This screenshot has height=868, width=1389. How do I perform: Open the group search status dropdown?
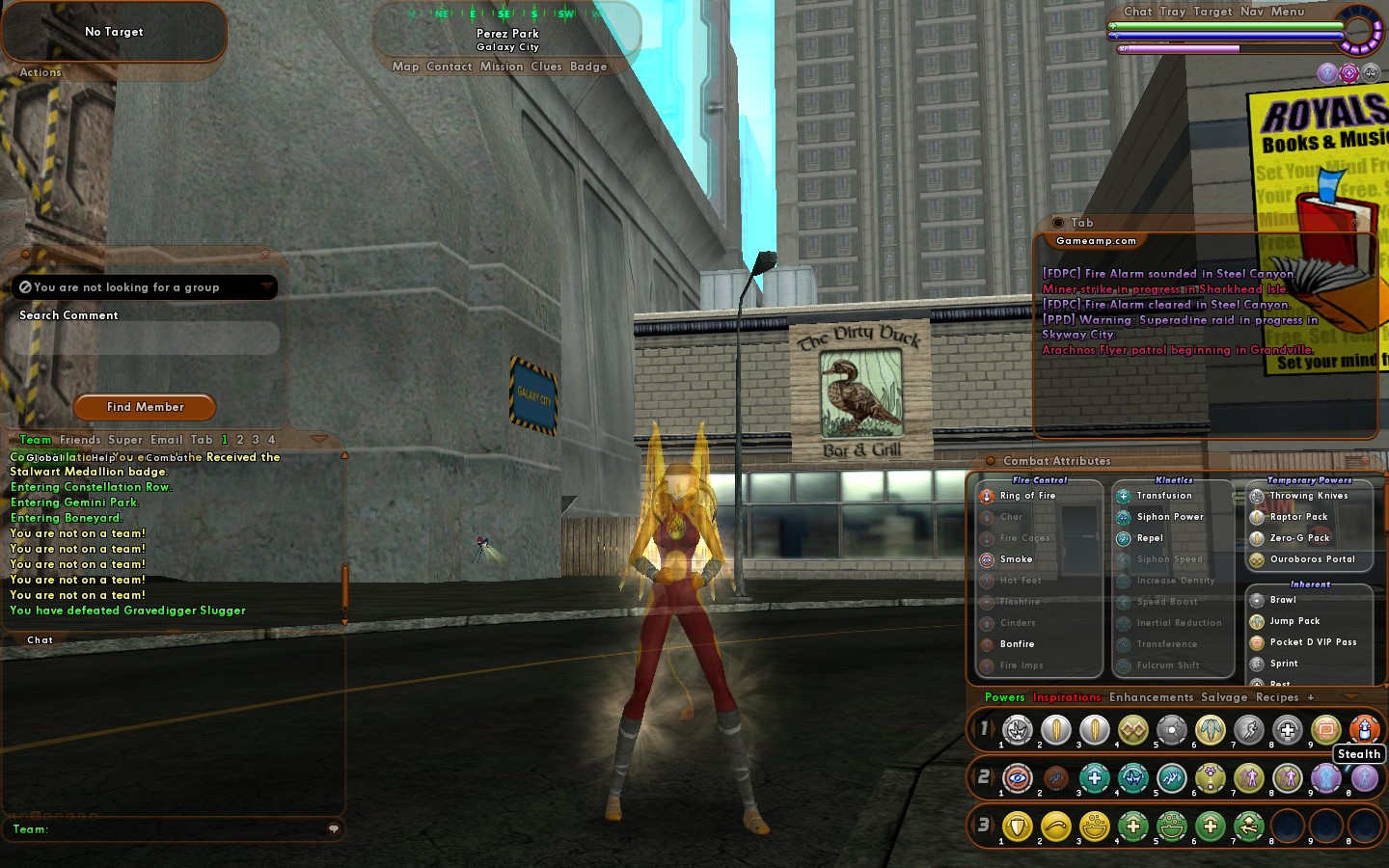coord(266,286)
